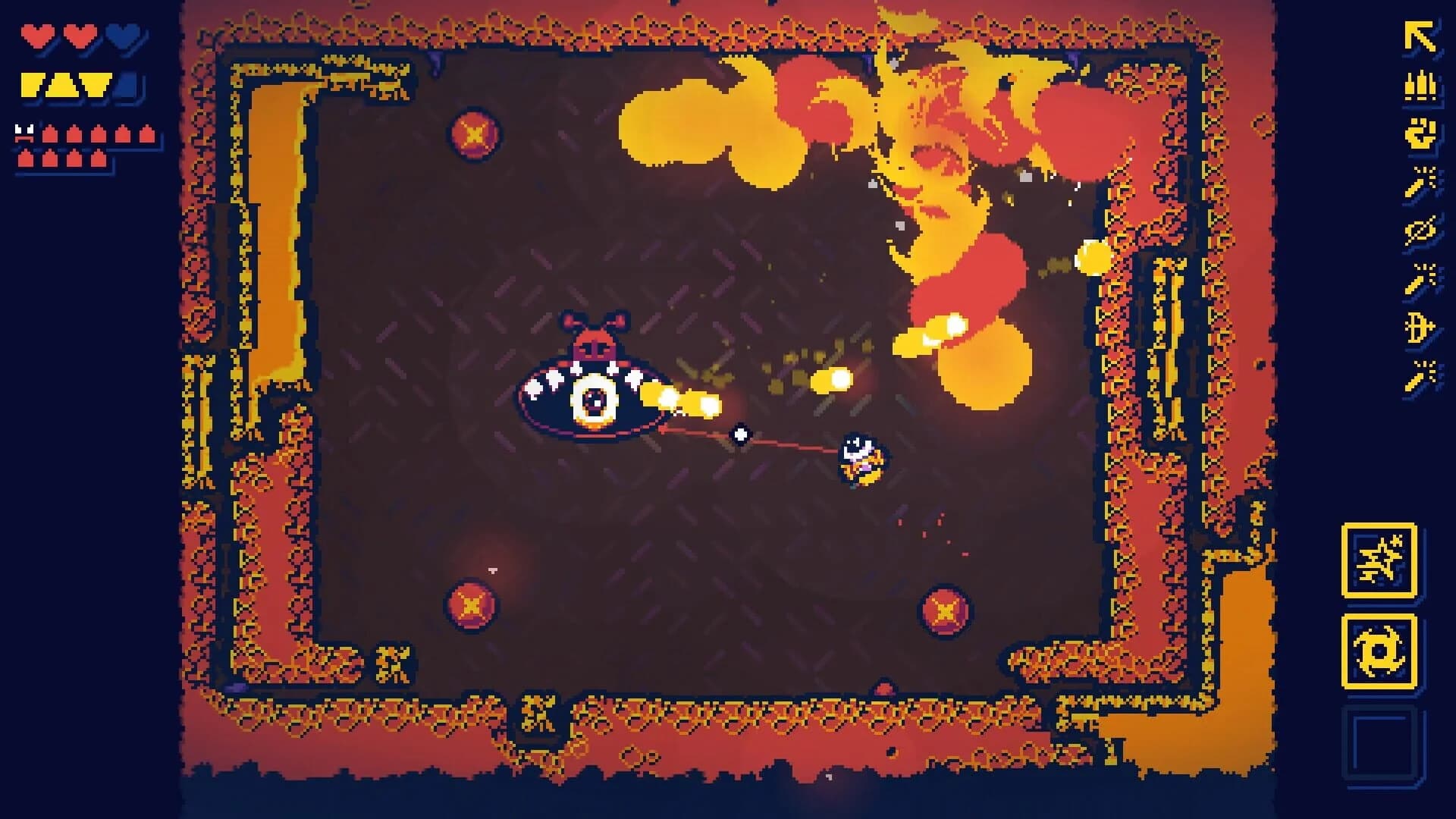Click the blue depleted heart in the health display

pos(121,36)
